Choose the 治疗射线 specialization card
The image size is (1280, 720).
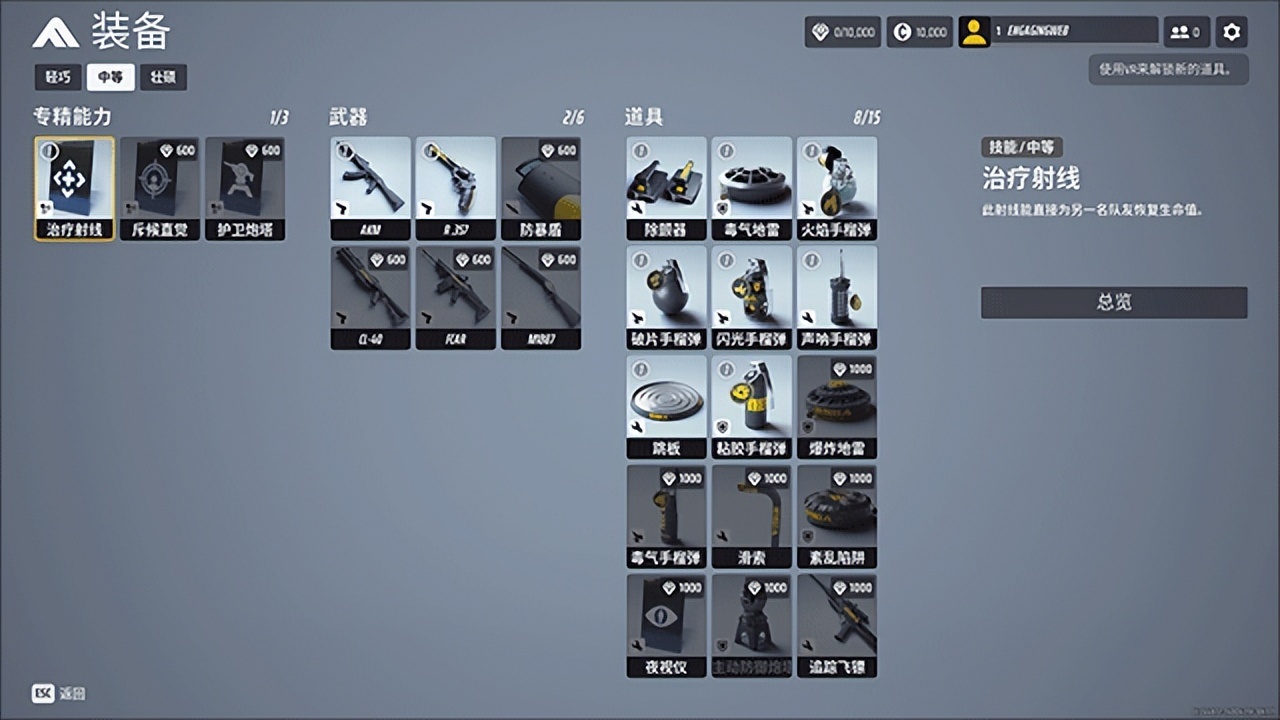(74, 188)
